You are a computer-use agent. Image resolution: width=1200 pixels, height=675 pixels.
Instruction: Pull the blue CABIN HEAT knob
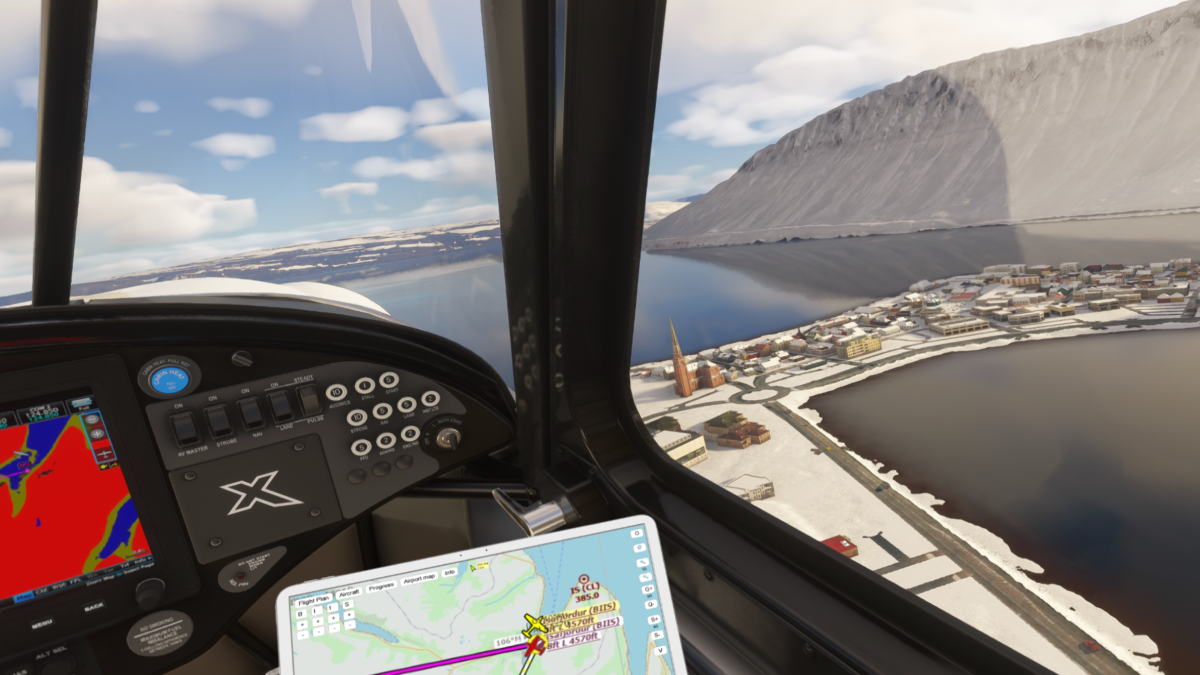click(169, 378)
